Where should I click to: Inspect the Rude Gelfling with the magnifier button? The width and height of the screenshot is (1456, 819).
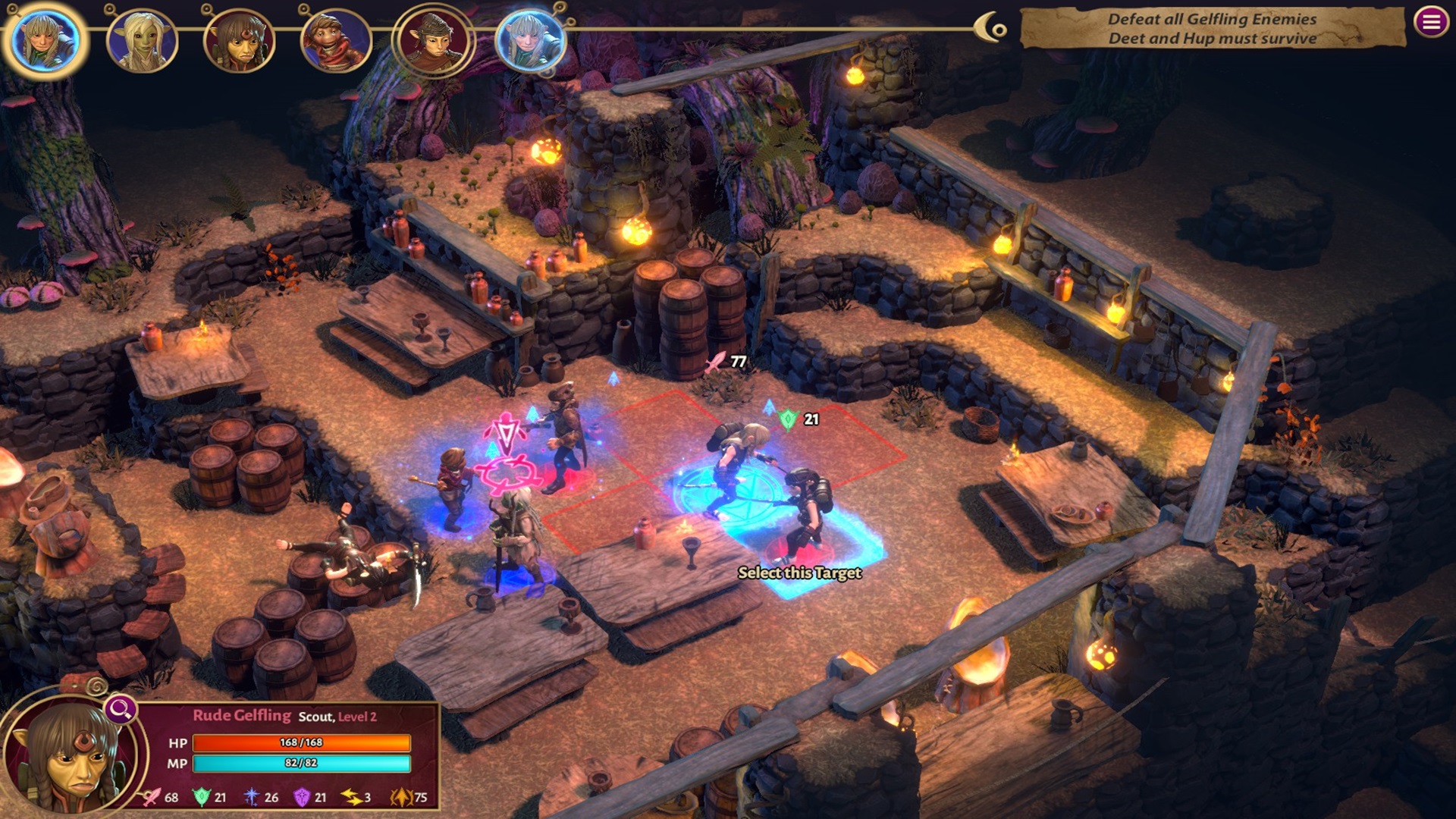(x=120, y=710)
